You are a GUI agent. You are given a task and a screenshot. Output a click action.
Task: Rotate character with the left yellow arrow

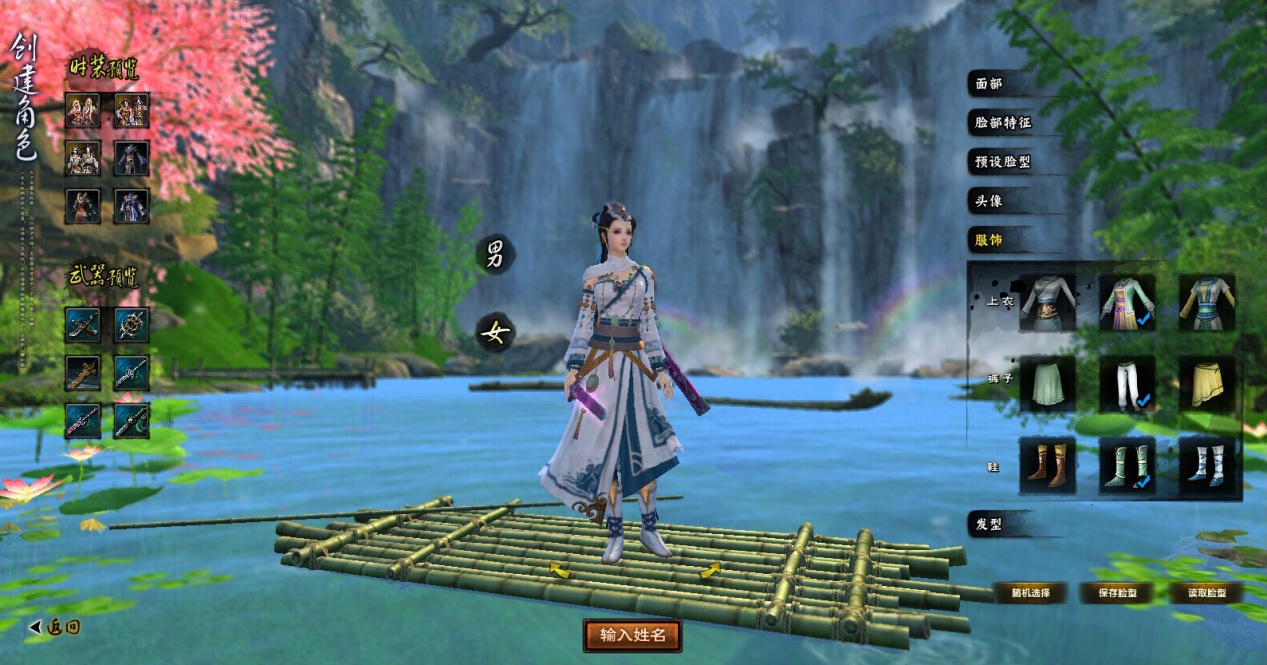559,571
